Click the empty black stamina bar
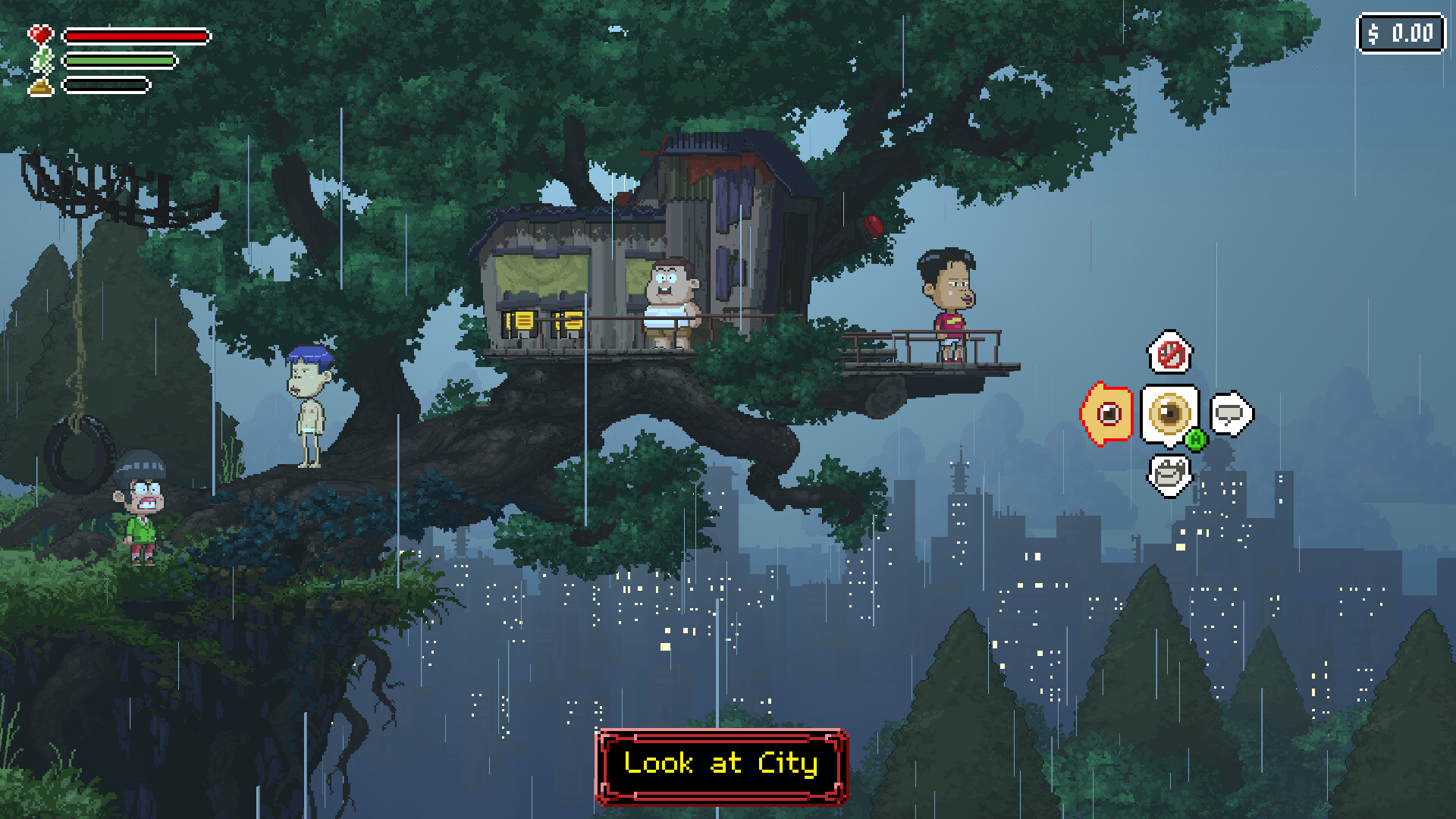This screenshot has width=1456, height=819. 106,83
